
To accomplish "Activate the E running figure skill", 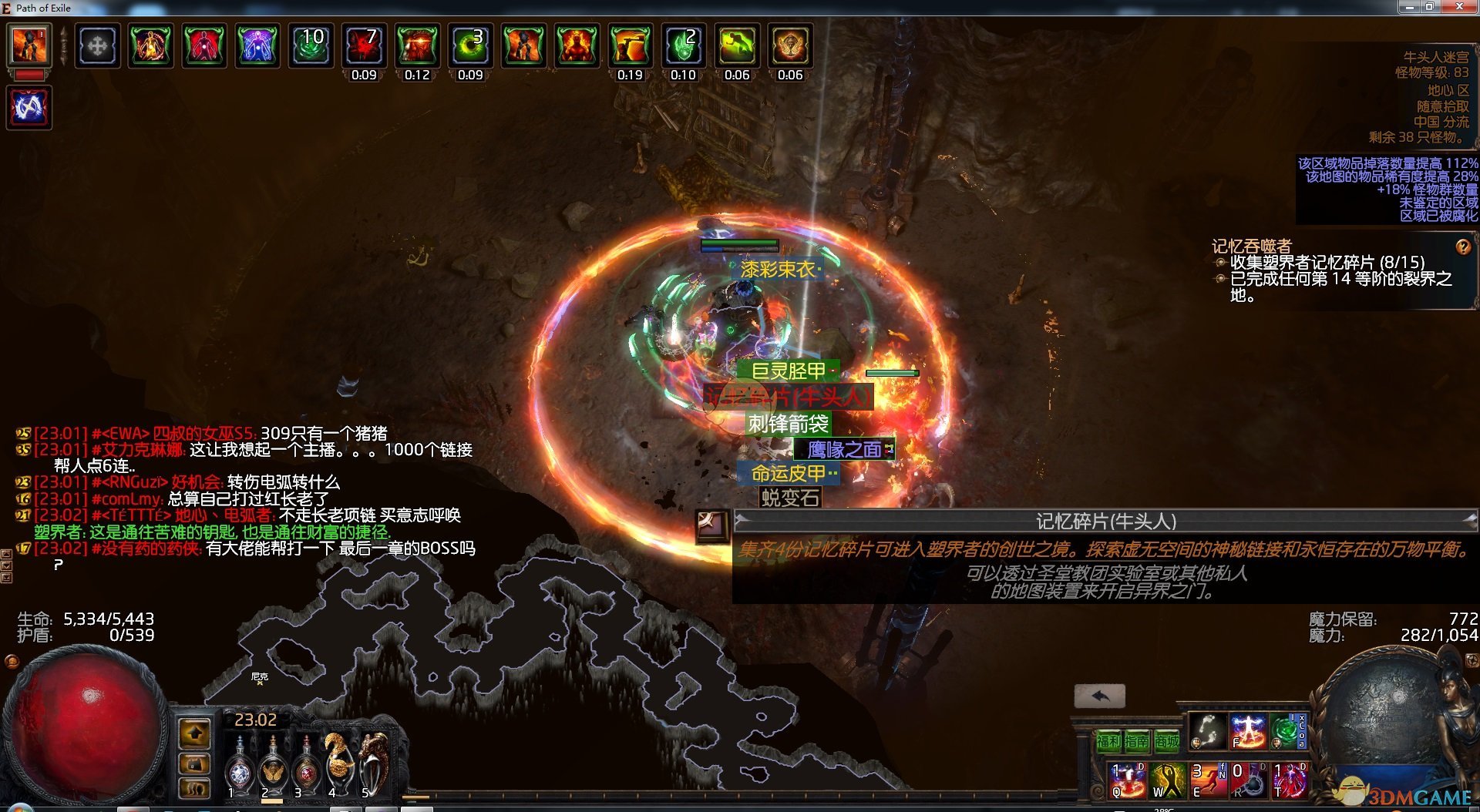I will click(x=1208, y=780).
